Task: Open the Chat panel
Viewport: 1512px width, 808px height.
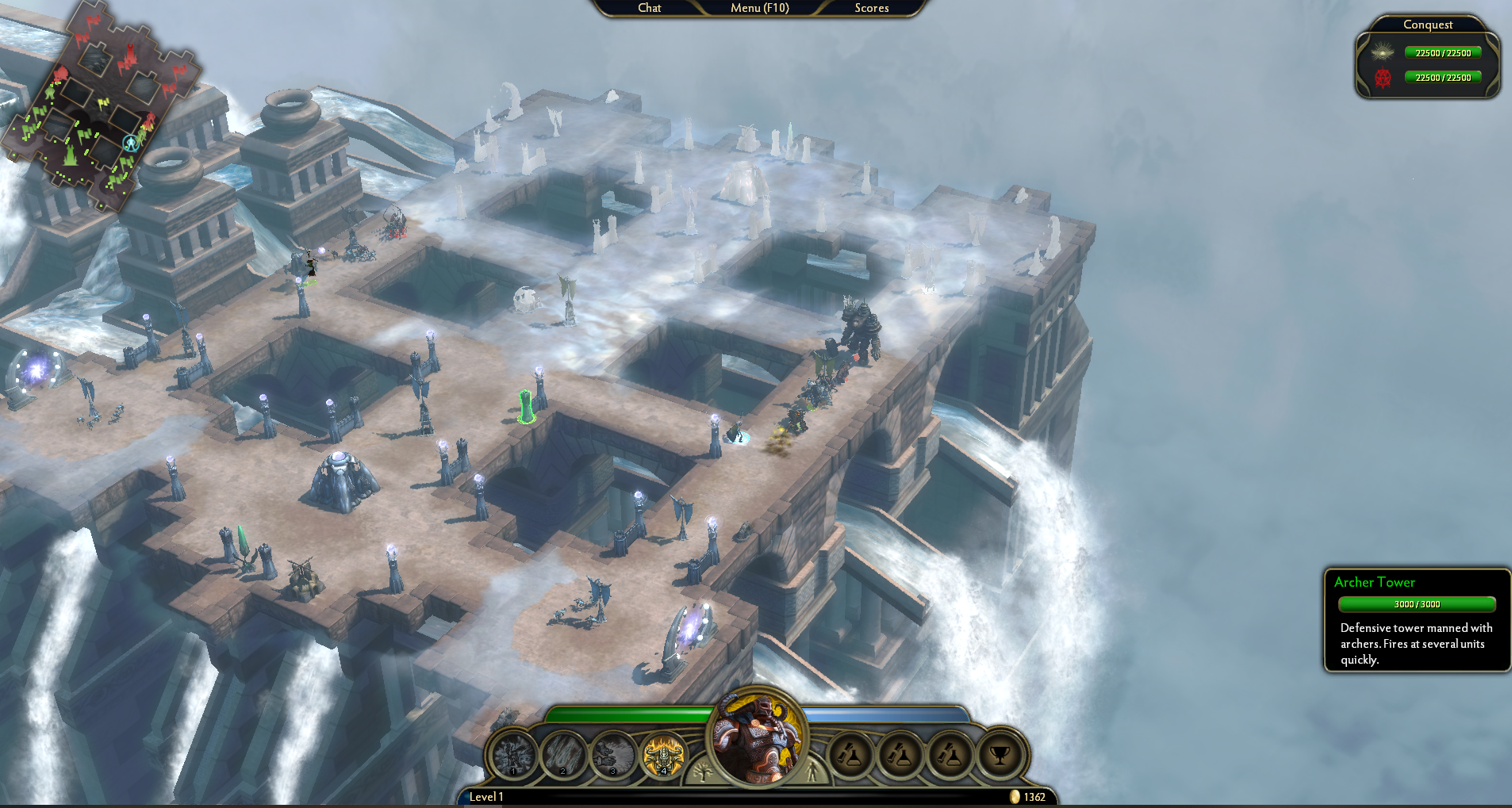Action: [x=649, y=8]
